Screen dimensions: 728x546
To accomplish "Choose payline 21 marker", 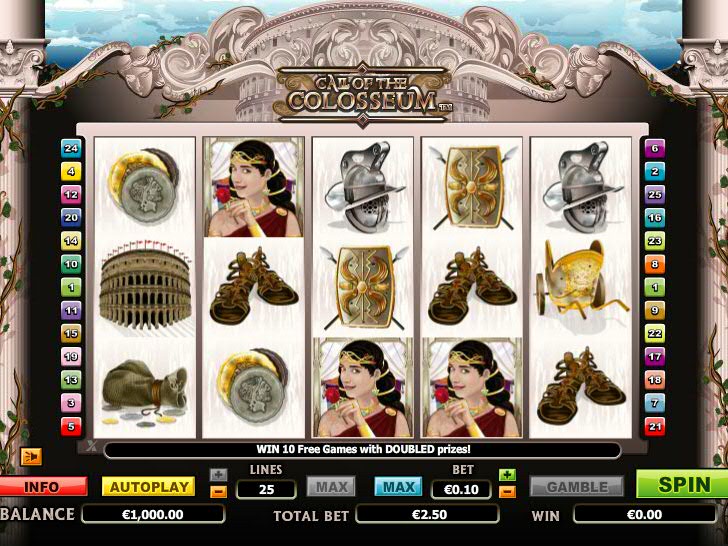I will [x=655, y=427].
